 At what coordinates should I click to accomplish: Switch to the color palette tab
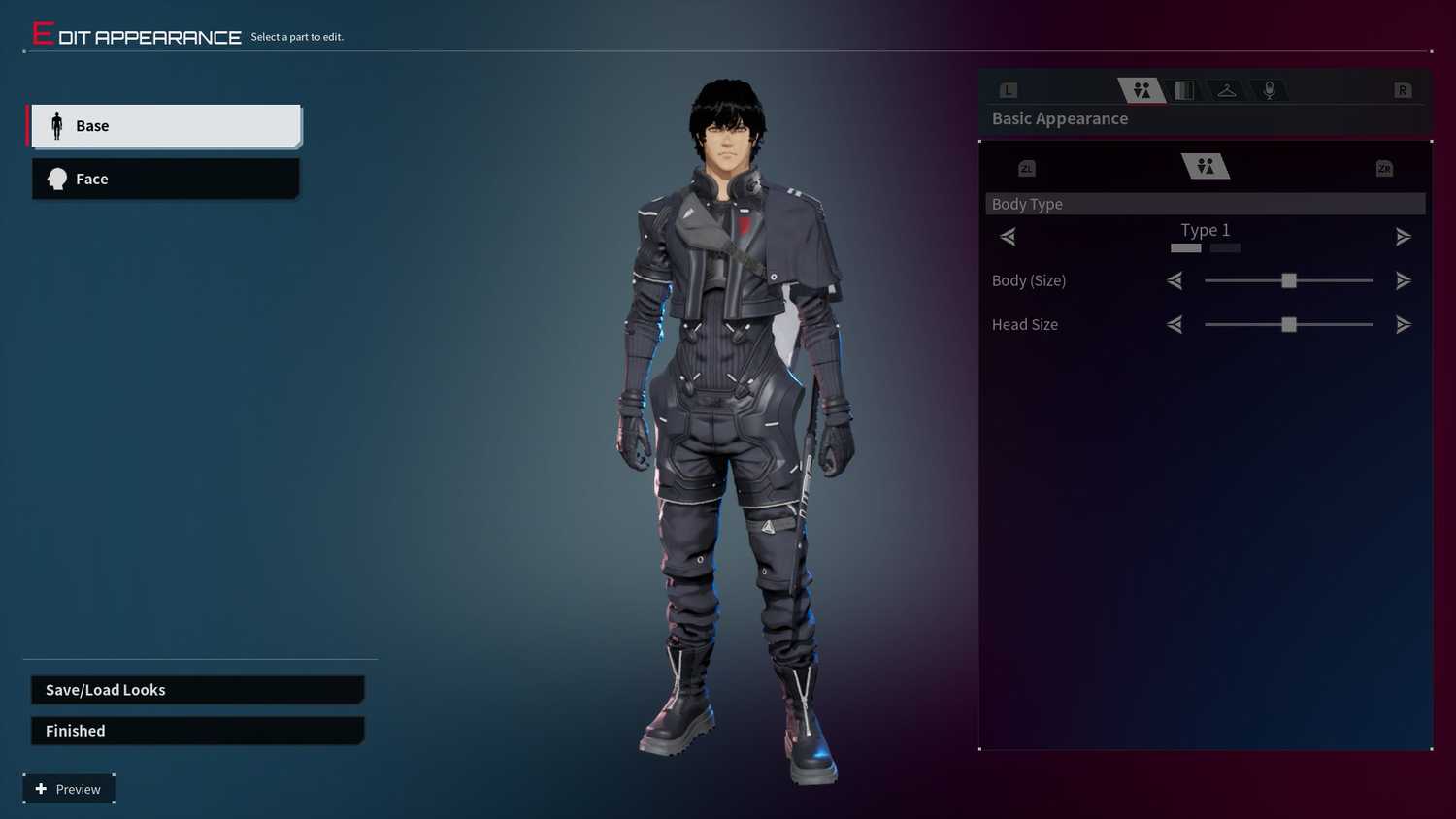pyautogui.click(x=1184, y=90)
